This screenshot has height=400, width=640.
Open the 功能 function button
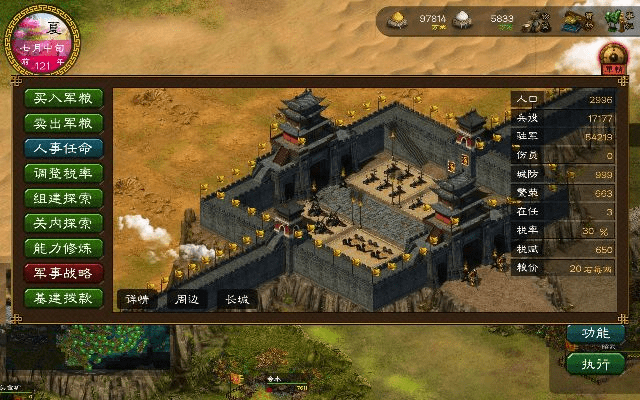click(589, 333)
